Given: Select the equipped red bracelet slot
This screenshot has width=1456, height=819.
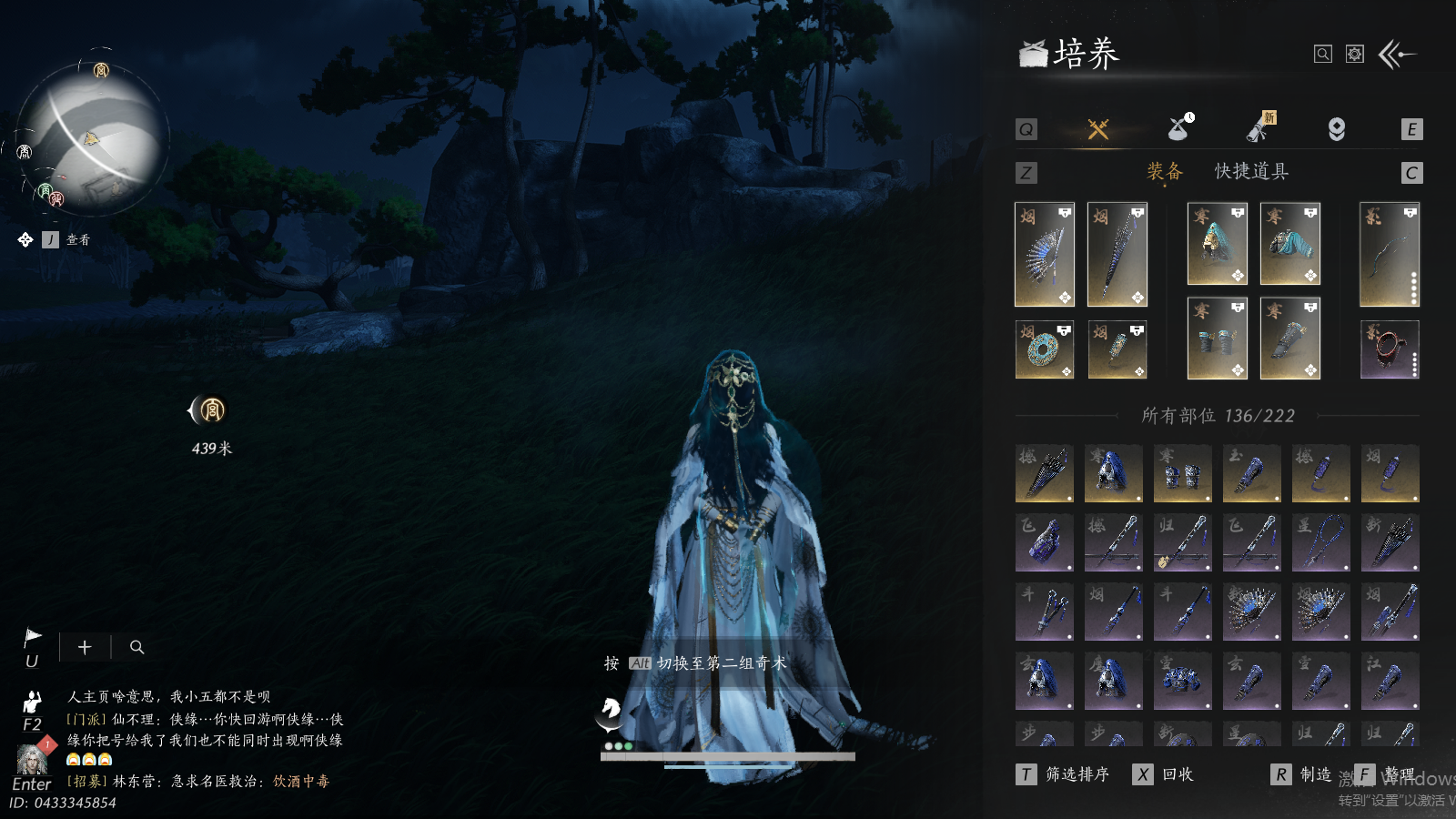Looking at the screenshot, I should click(1390, 349).
